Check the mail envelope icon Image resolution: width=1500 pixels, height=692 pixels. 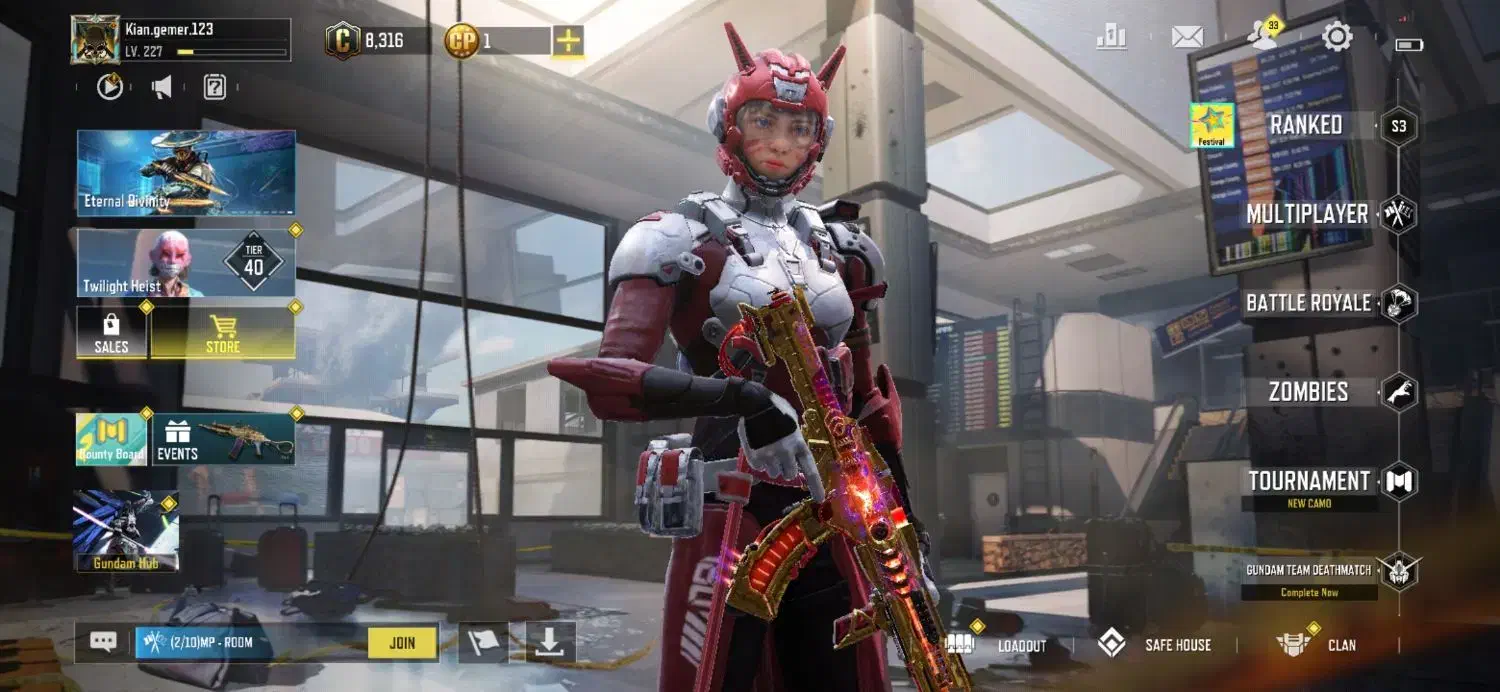click(1187, 38)
